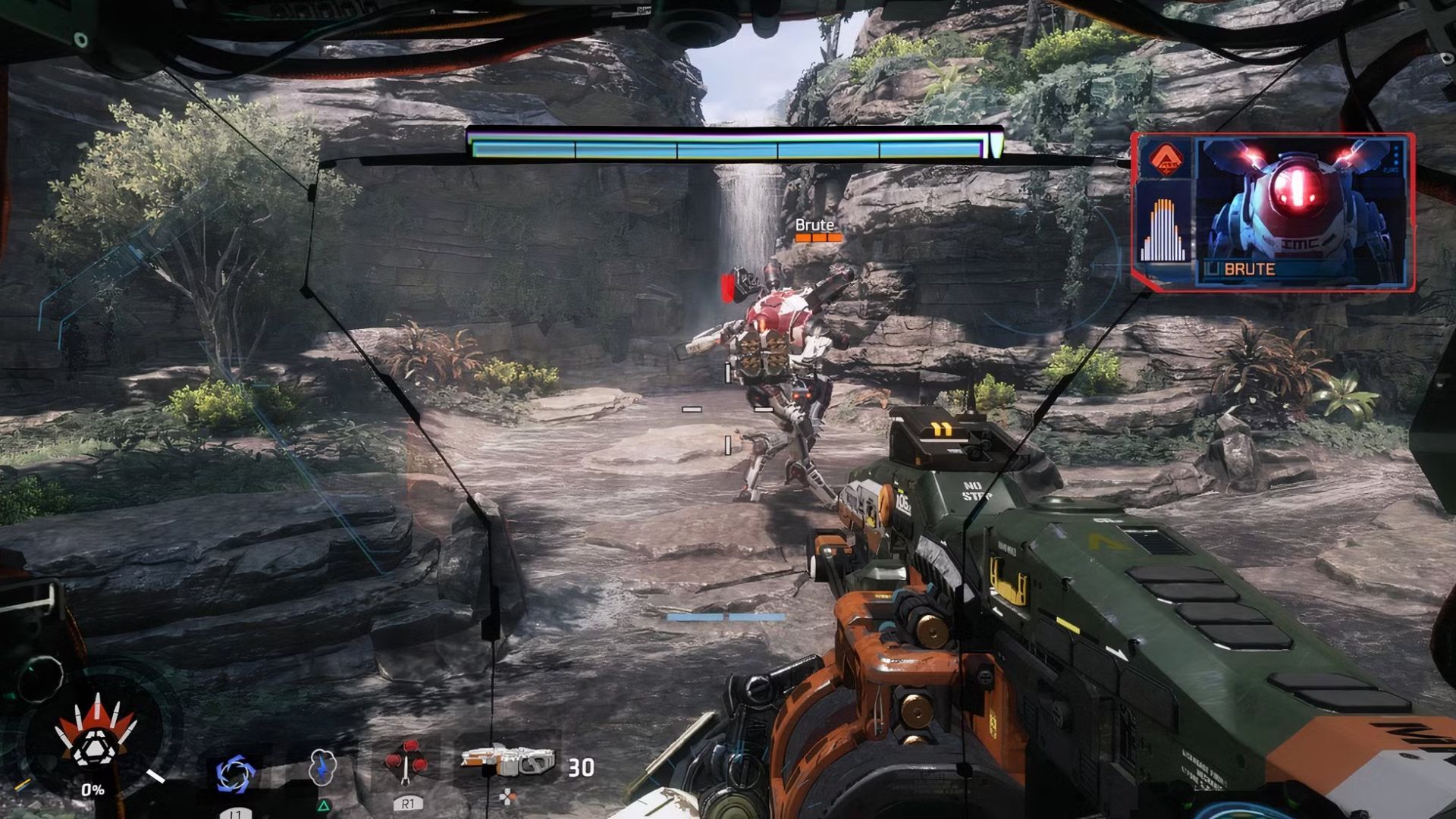Click the Titan health bar at the top
This screenshot has height=819, width=1456.
732,146
